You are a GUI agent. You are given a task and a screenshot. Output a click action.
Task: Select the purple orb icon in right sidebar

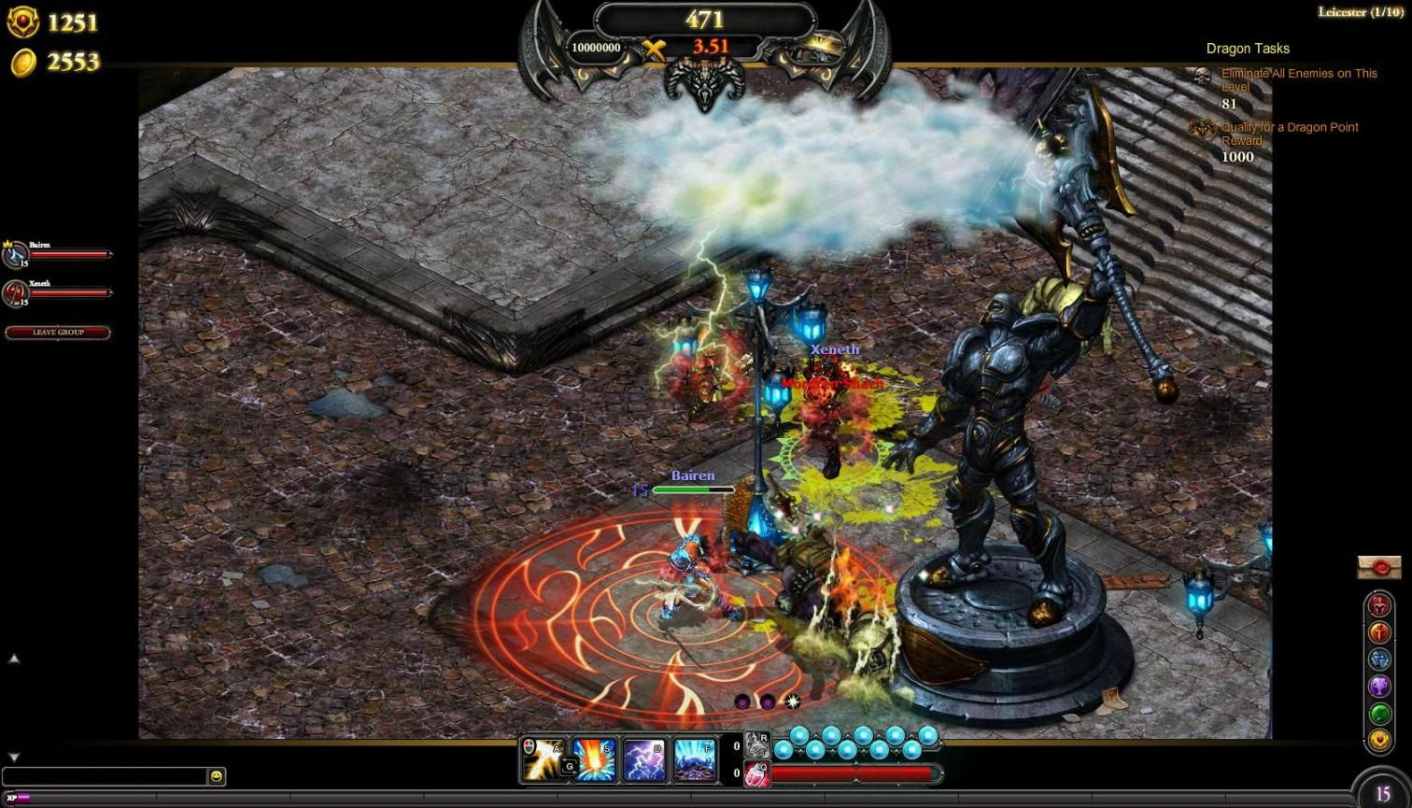(x=1380, y=684)
